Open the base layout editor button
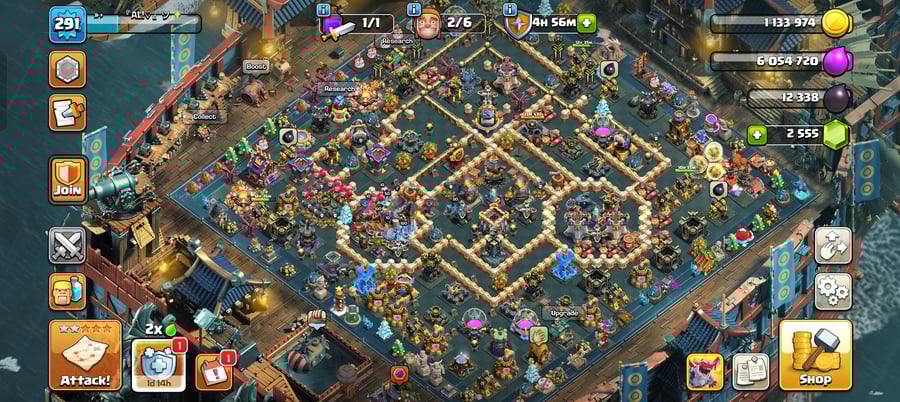This screenshot has height=402, width=900. pyautogui.click(x=833, y=245)
